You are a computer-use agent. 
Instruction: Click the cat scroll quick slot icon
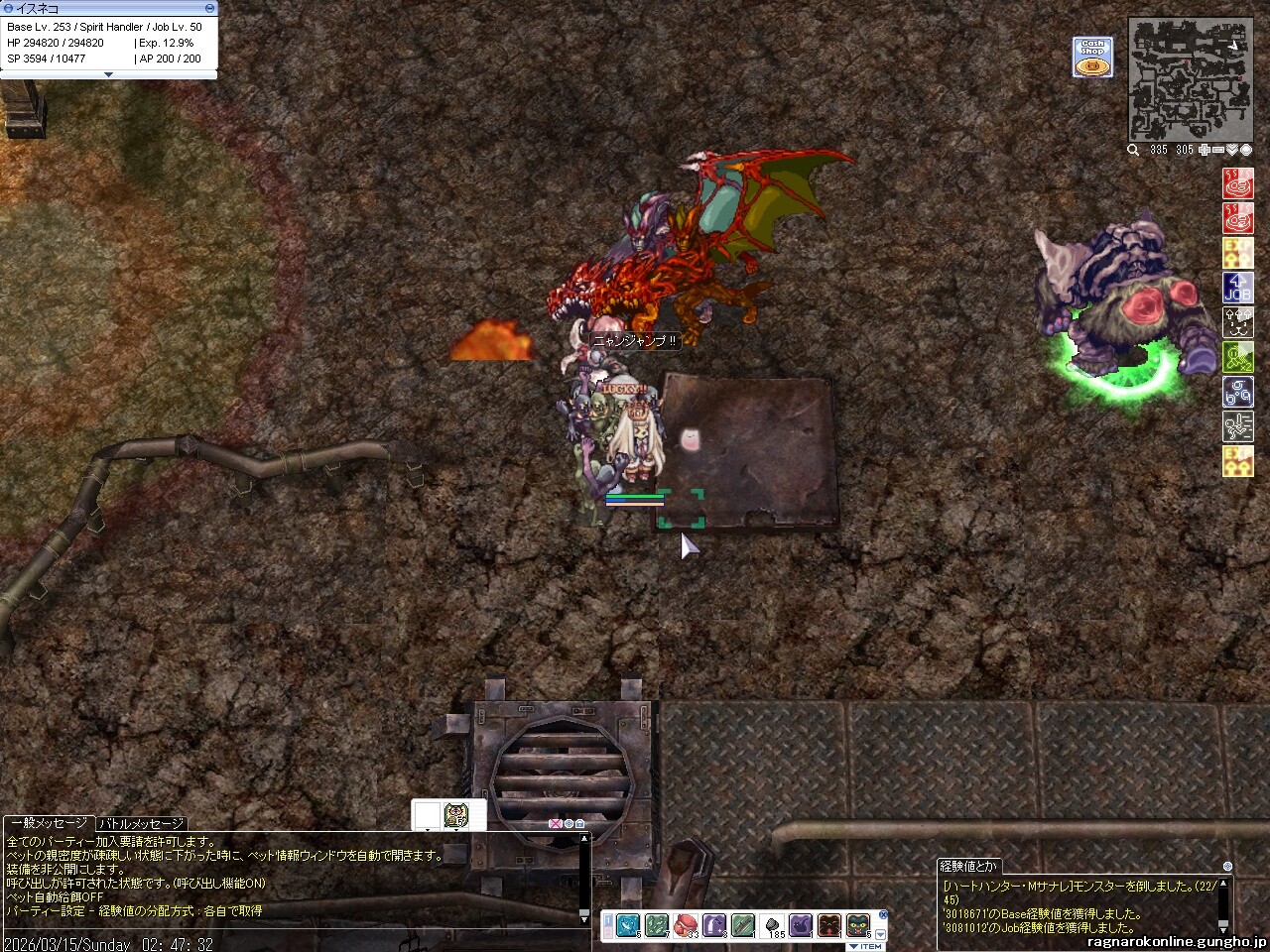click(456, 815)
